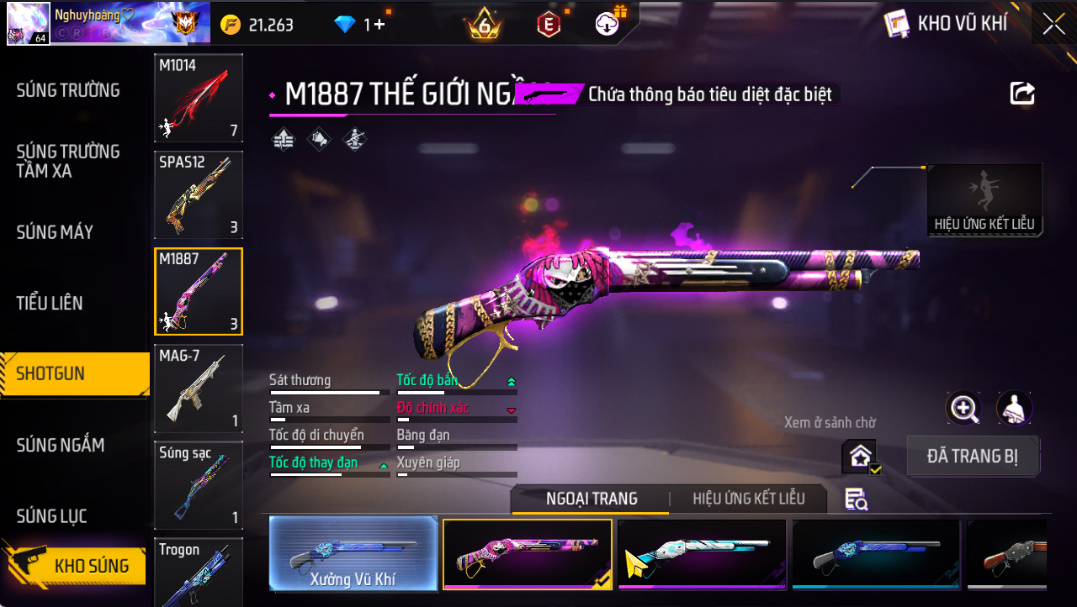Viewport: 1077px width, 607px height.
Task: Close the weapon armory screen
Action: [1053, 24]
